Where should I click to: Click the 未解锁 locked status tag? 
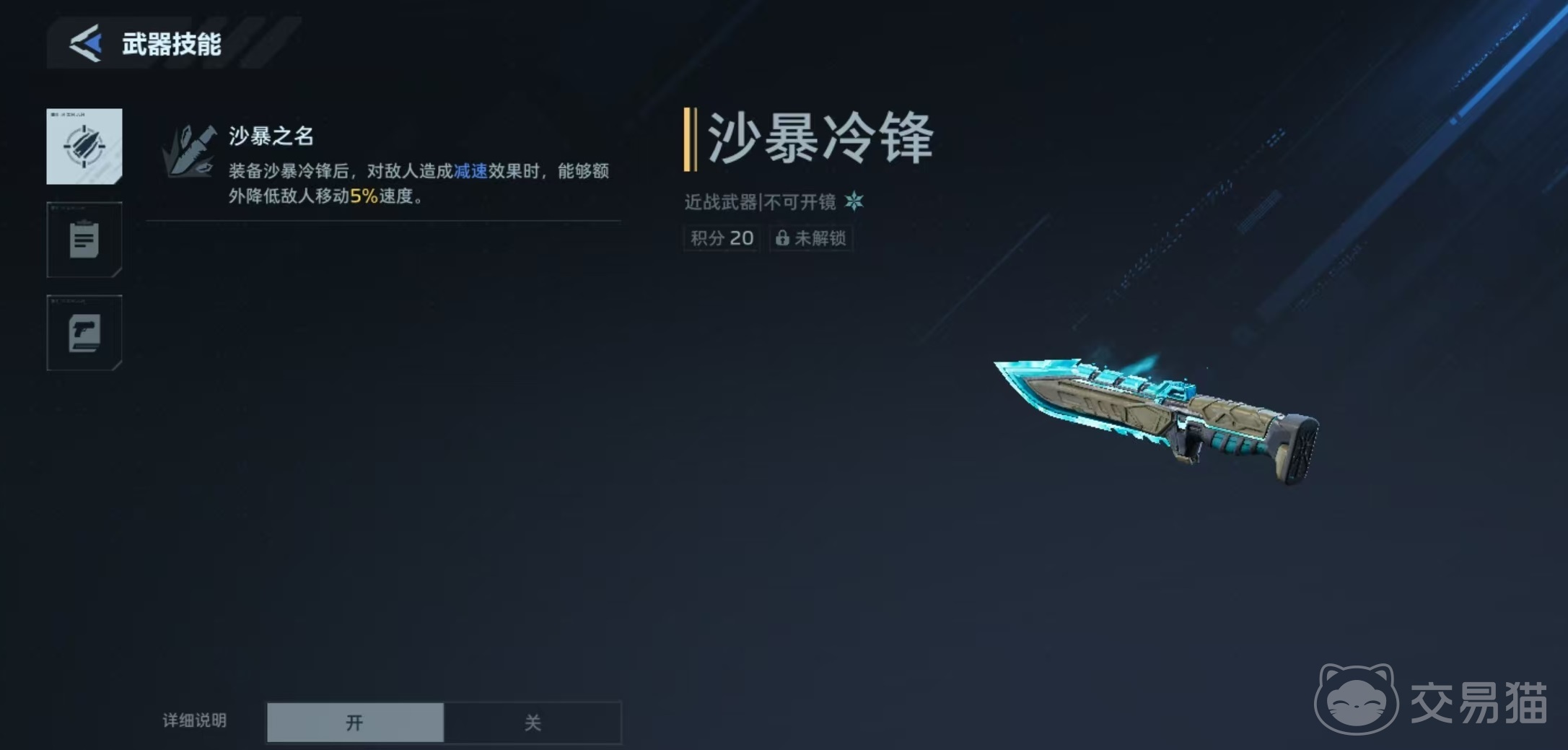[x=811, y=238]
